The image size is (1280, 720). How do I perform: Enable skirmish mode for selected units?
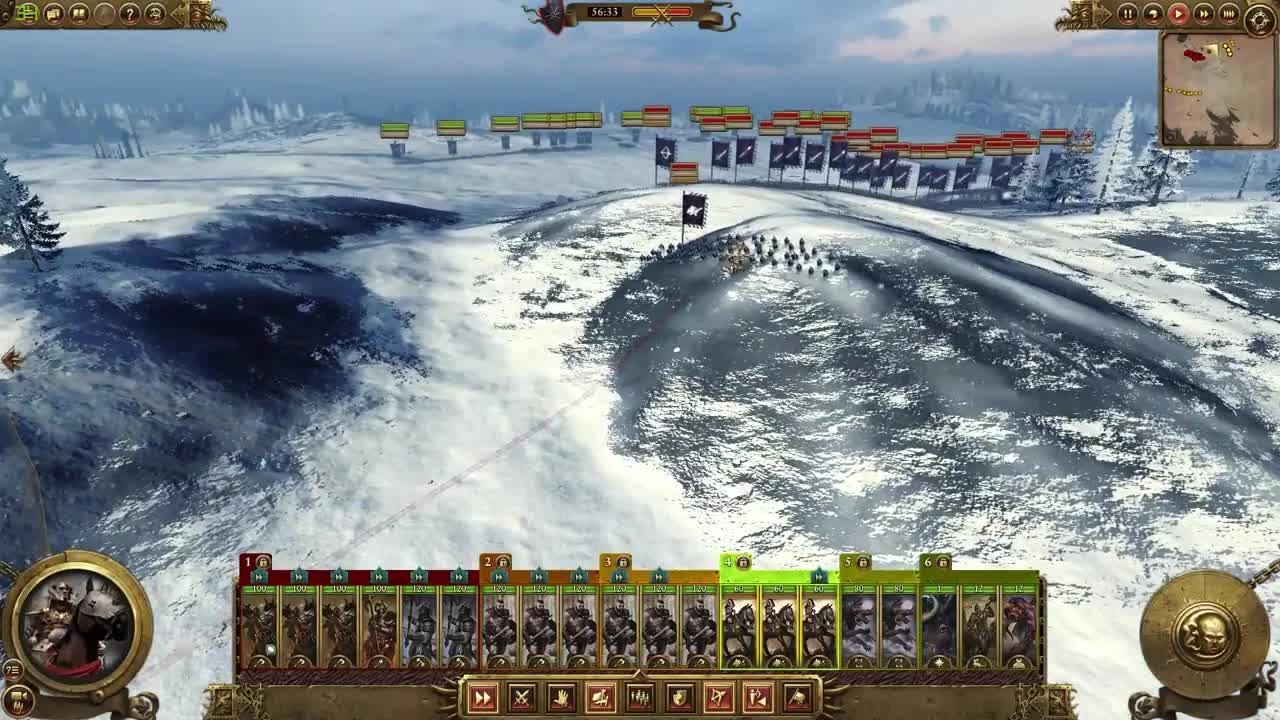756,700
